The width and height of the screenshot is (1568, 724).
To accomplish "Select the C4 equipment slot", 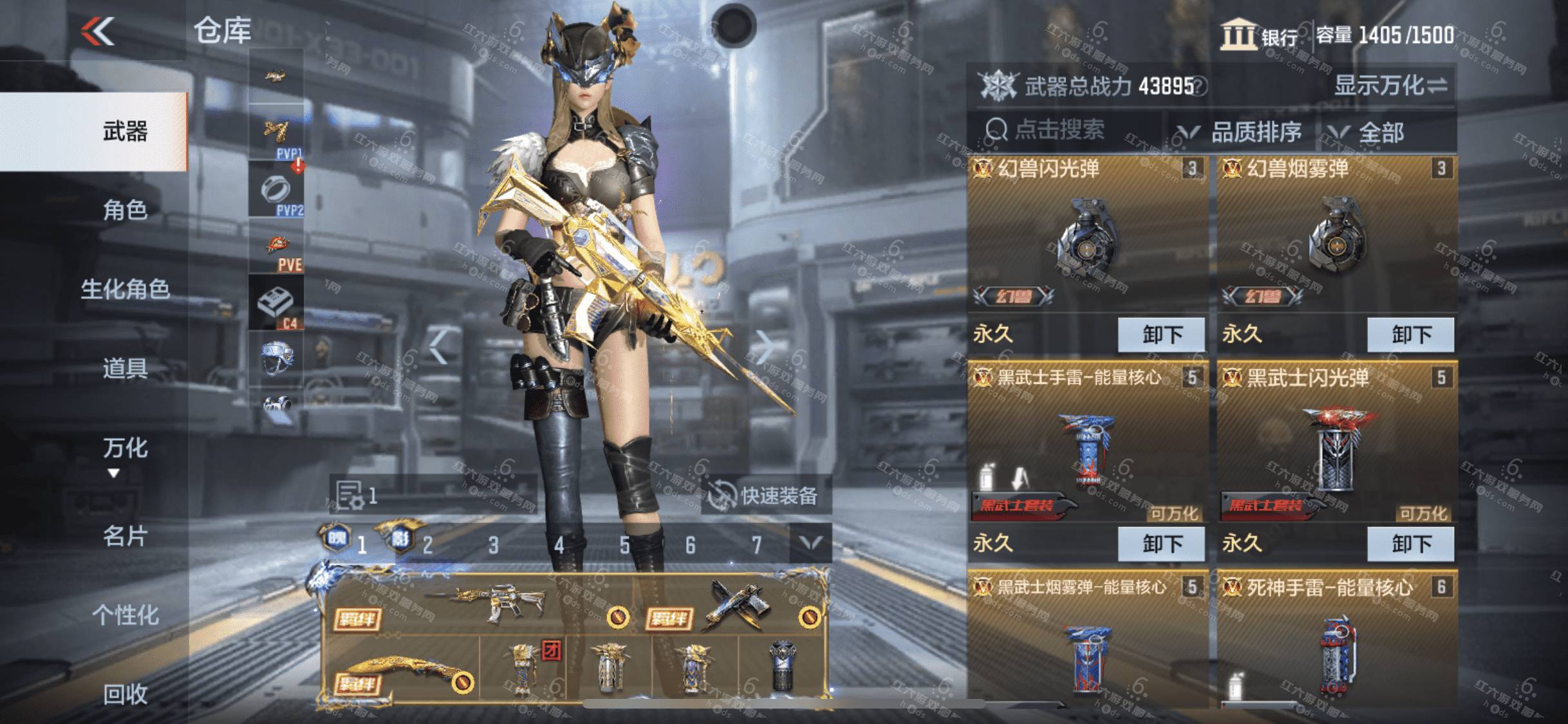I will [x=276, y=304].
